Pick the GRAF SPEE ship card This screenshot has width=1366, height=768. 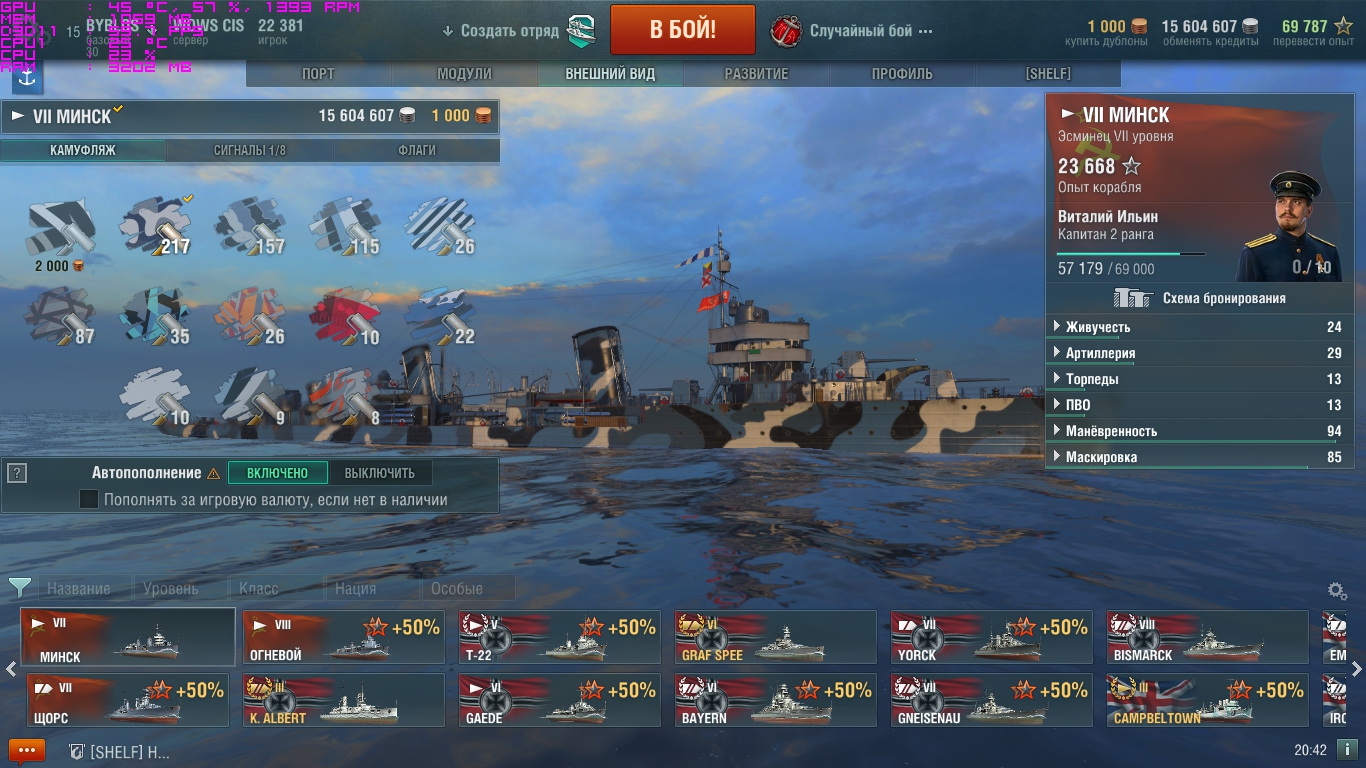point(775,637)
